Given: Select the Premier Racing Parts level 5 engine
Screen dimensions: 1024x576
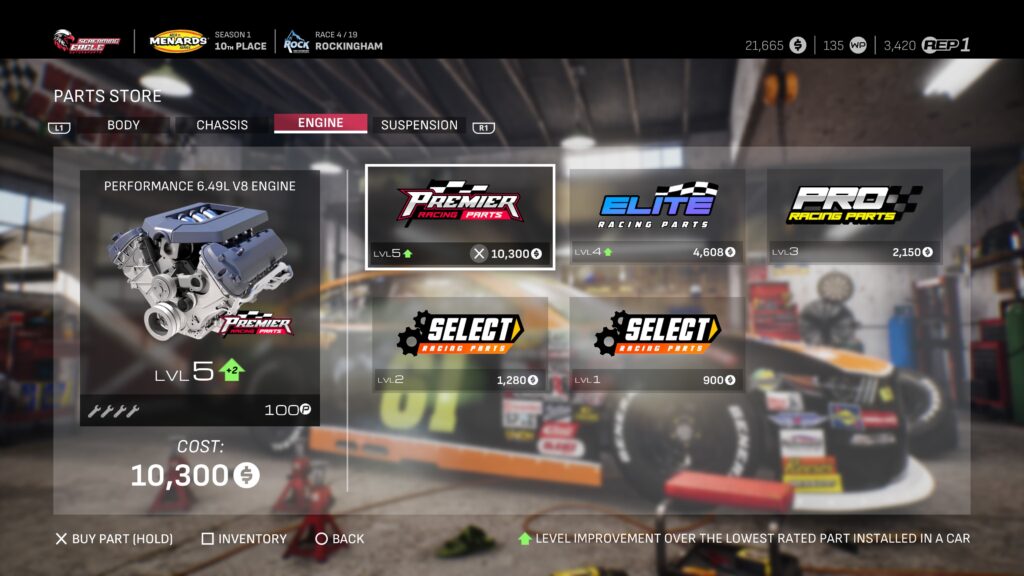Looking at the screenshot, I should tap(460, 216).
